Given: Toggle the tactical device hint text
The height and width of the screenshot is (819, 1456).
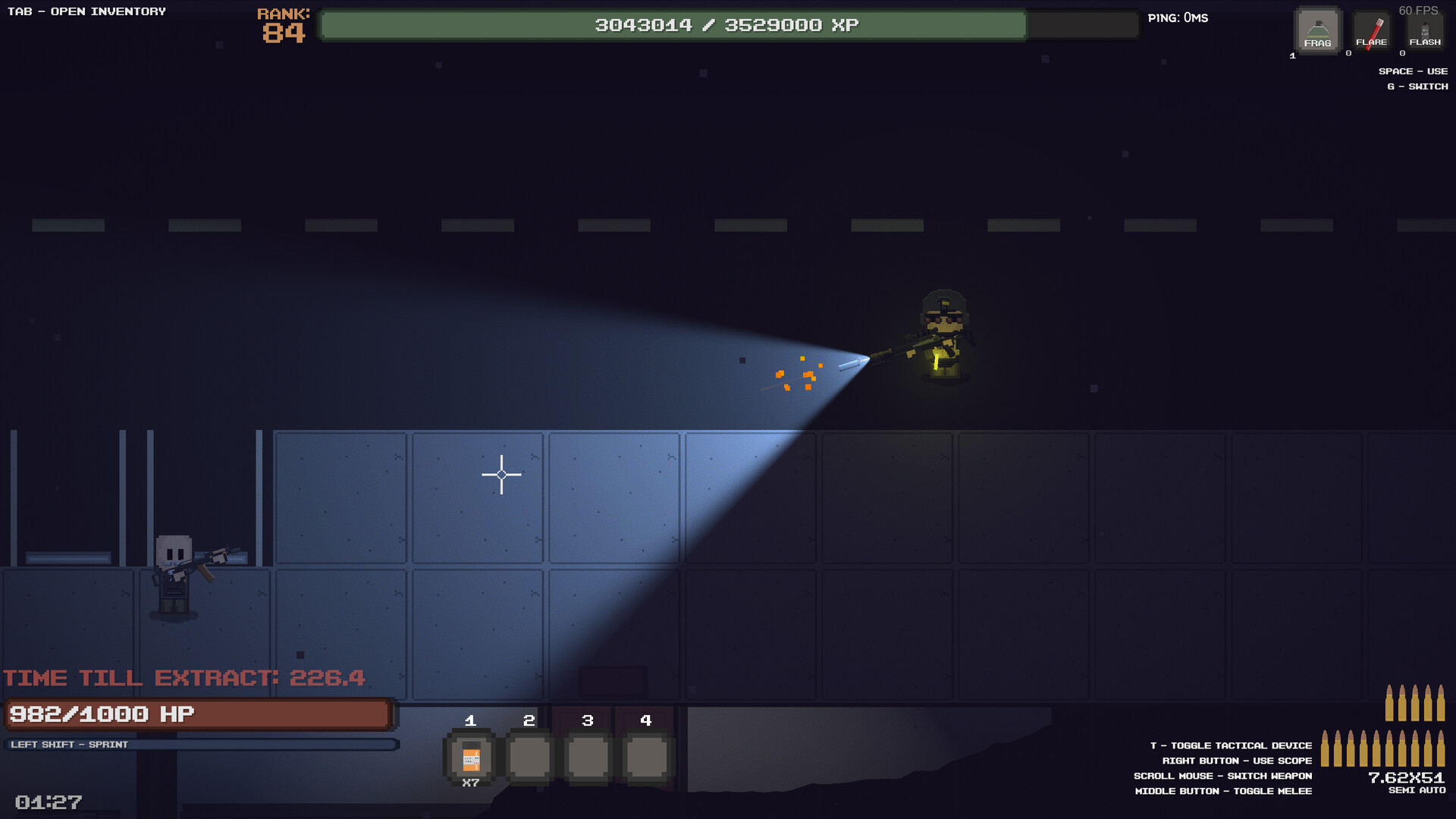Looking at the screenshot, I should point(1230,745).
